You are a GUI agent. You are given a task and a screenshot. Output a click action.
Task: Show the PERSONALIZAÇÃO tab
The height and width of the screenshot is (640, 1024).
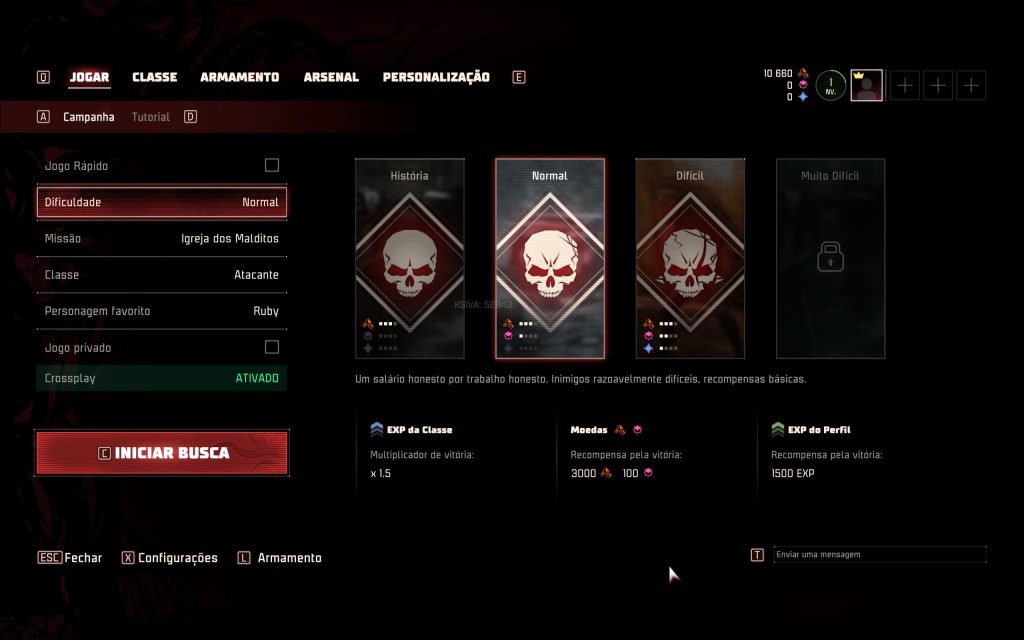pos(436,77)
